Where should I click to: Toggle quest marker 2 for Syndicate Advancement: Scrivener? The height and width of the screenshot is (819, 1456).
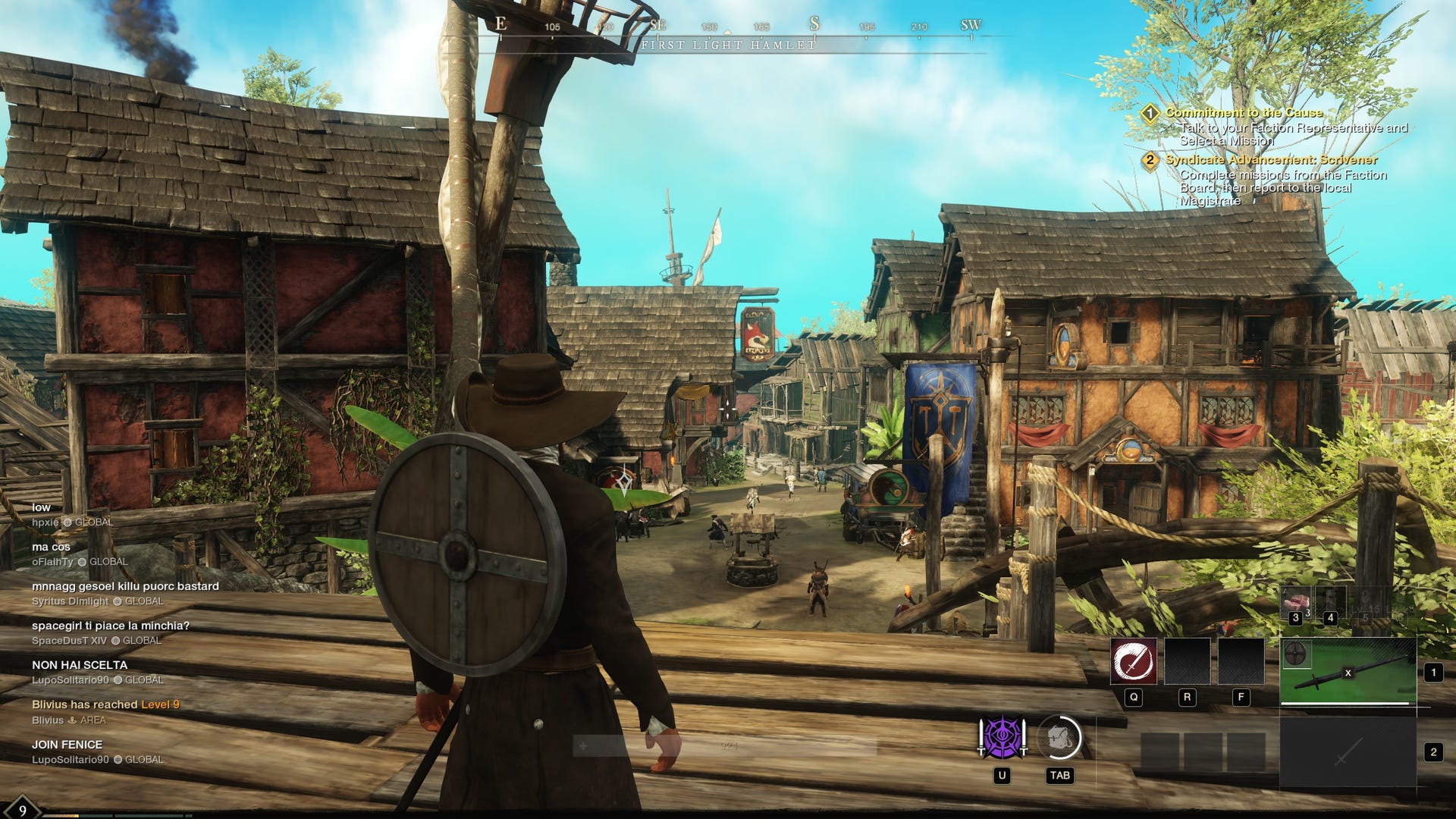click(1151, 161)
